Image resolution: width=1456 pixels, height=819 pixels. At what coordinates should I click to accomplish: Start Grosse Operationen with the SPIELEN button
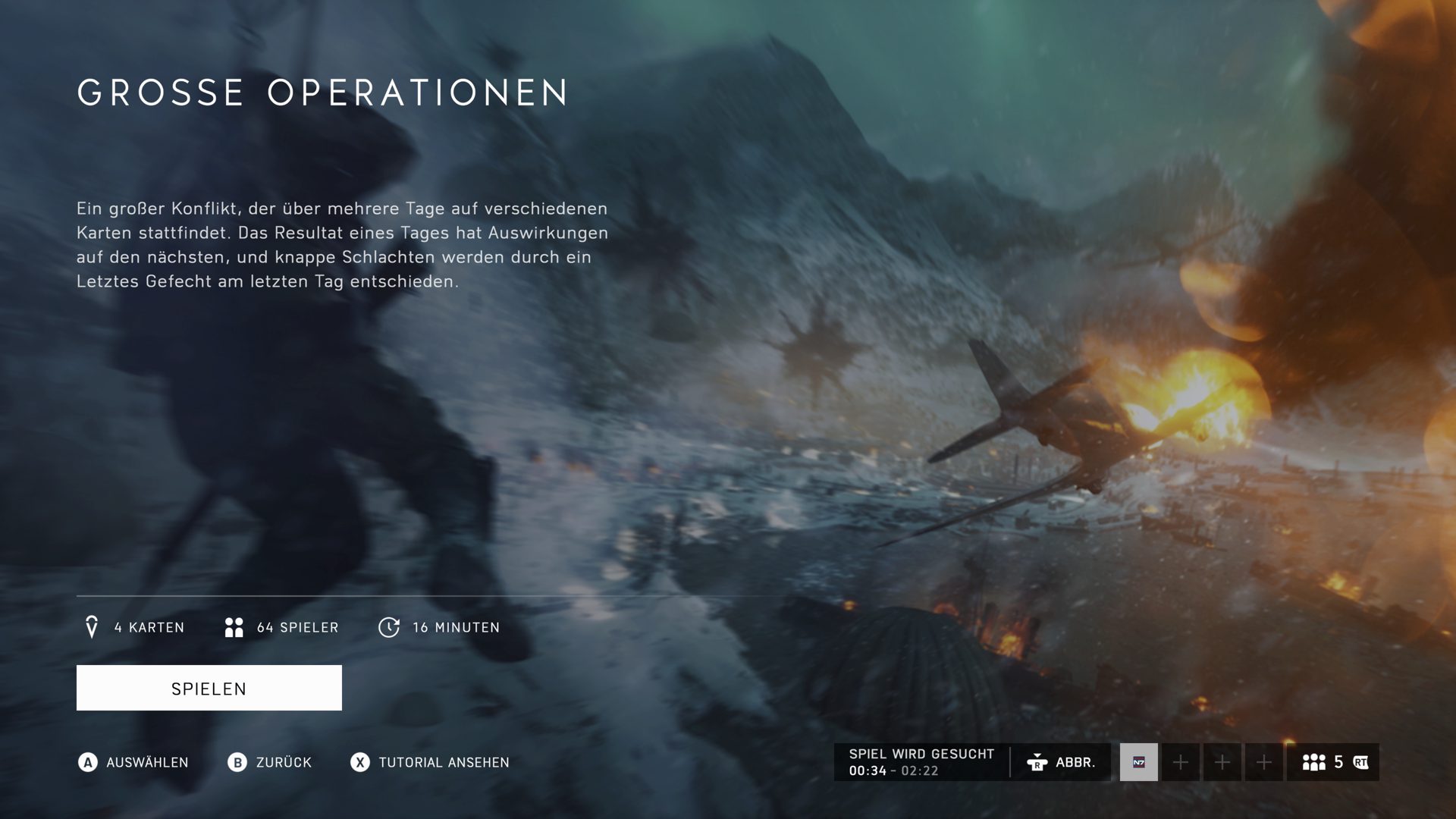coord(209,688)
